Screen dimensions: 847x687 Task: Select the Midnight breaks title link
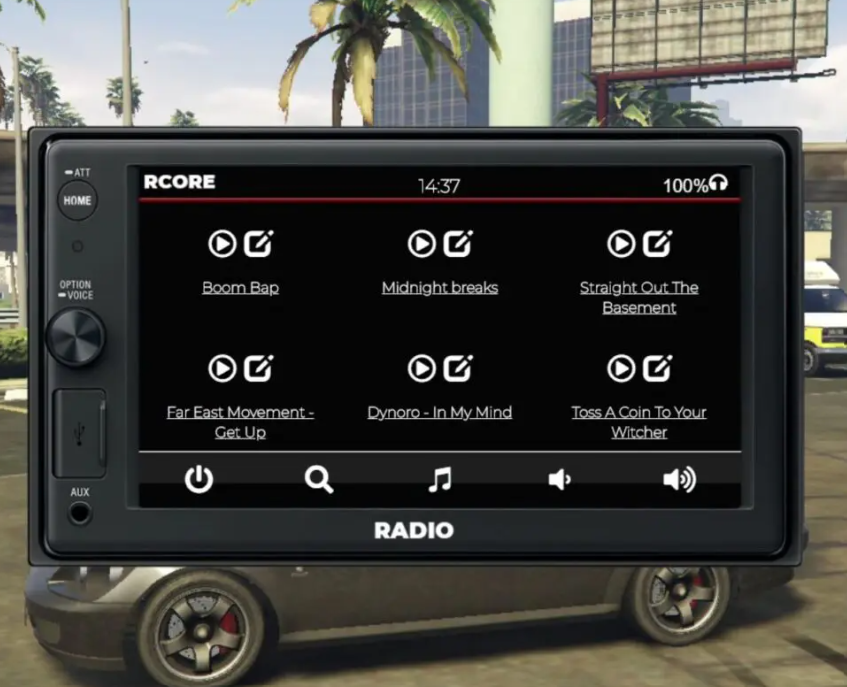[439, 288]
